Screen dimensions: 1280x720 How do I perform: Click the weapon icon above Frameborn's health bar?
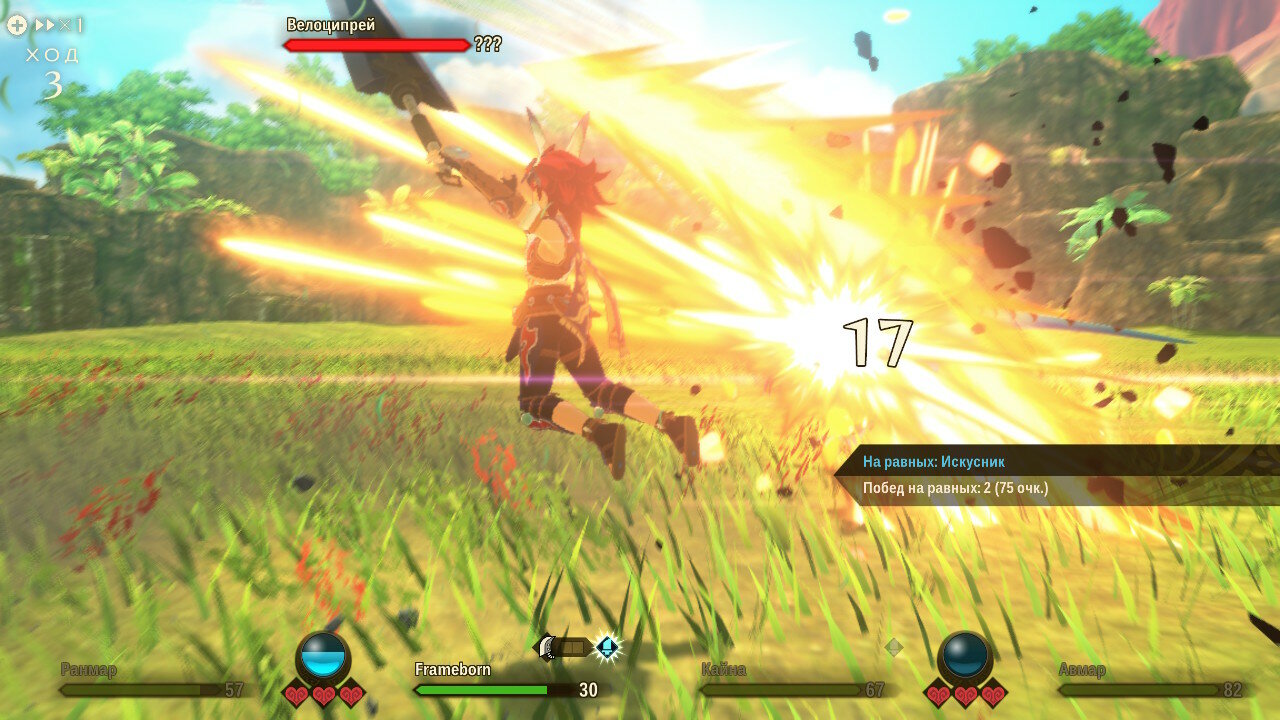[x=565, y=648]
